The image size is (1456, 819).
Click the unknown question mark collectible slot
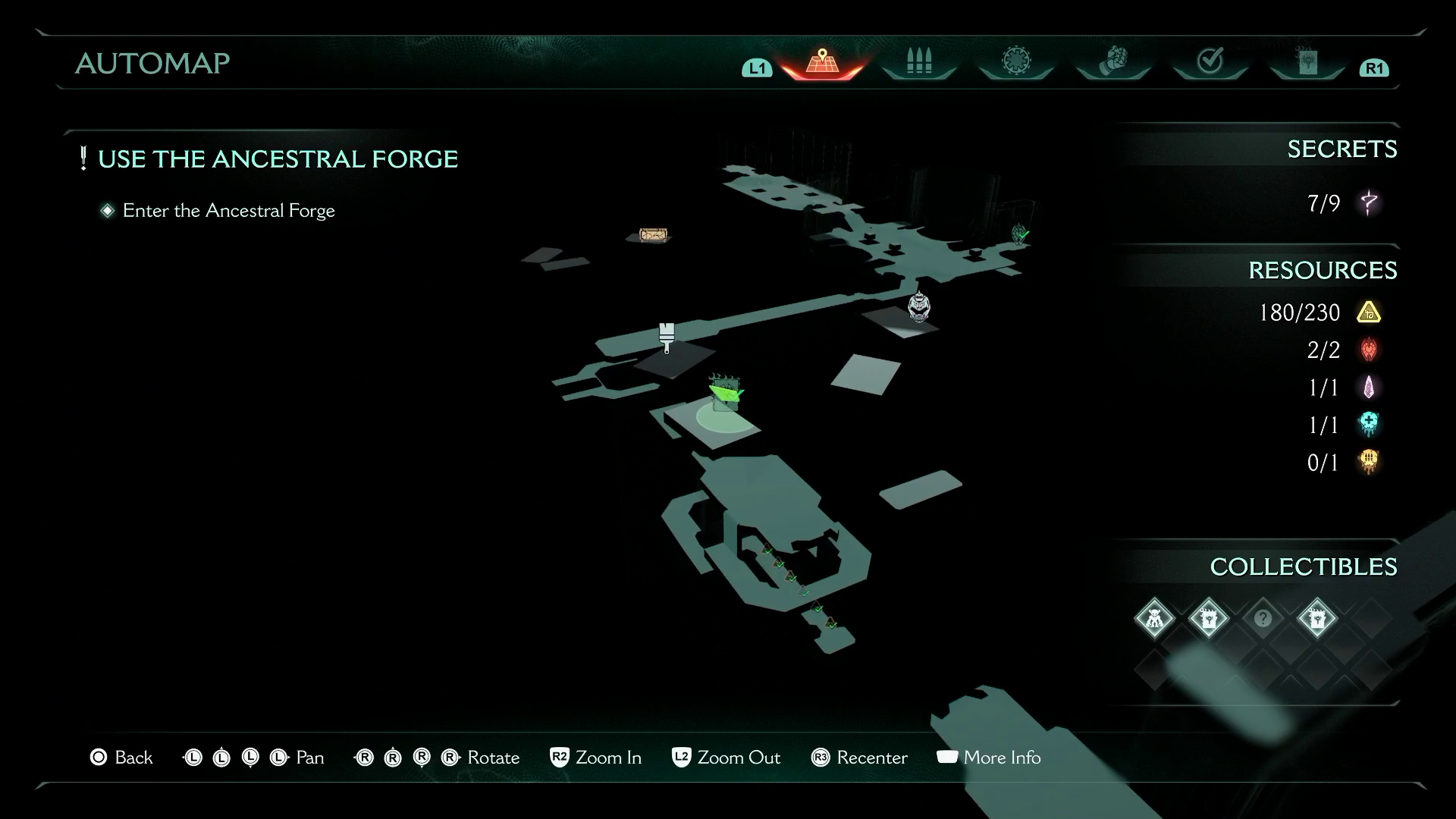(x=1262, y=618)
